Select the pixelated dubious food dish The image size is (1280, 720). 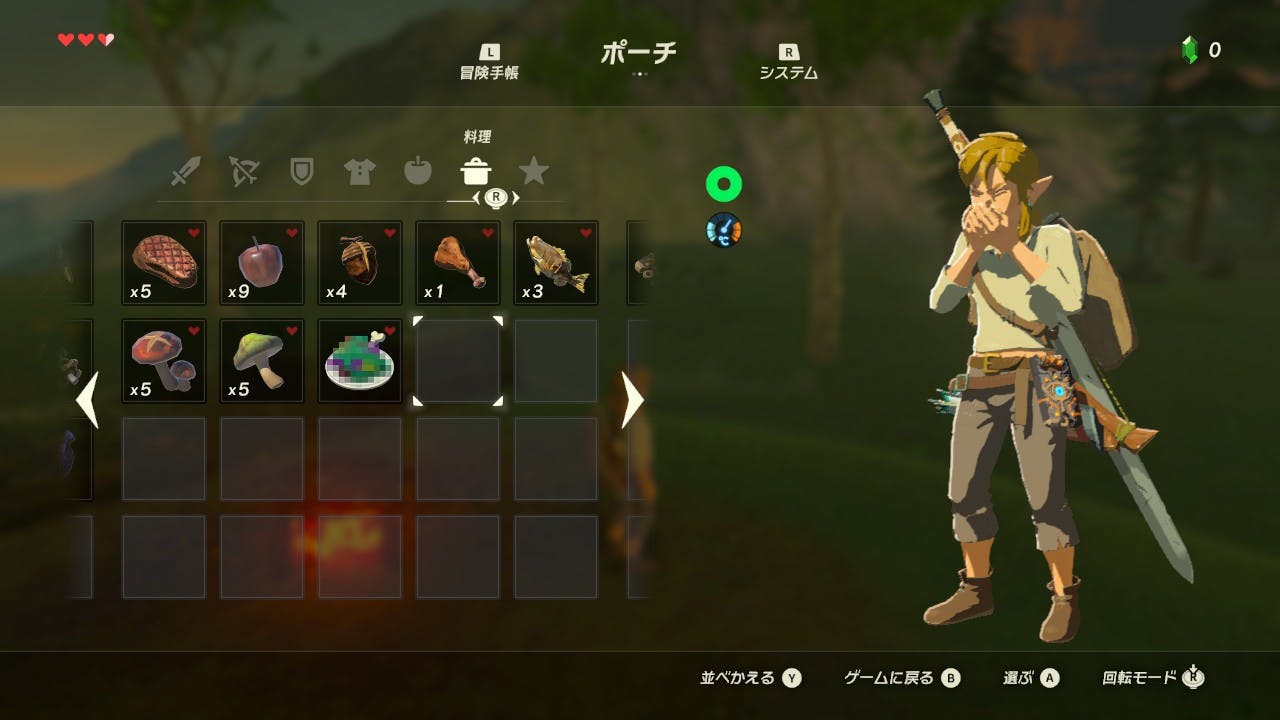360,361
